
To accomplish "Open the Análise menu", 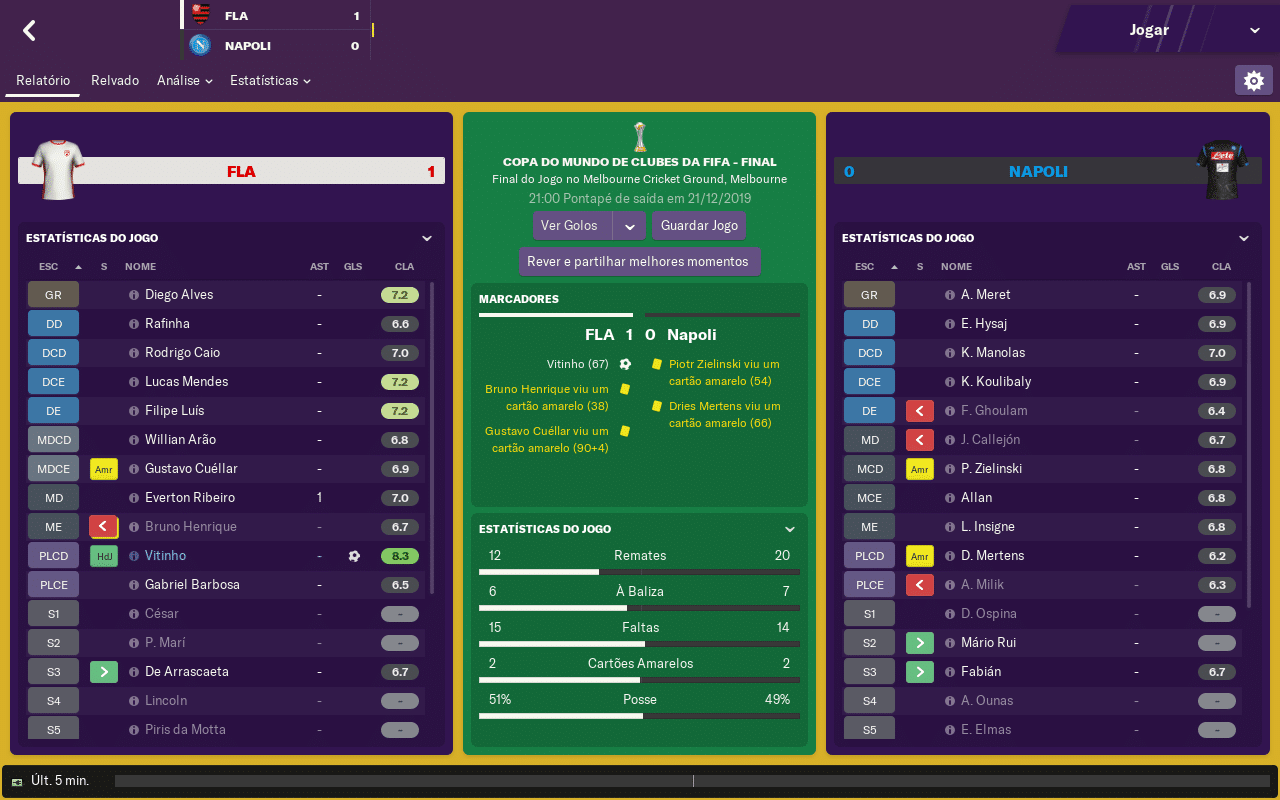I will pyautogui.click(x=184, y=81).
